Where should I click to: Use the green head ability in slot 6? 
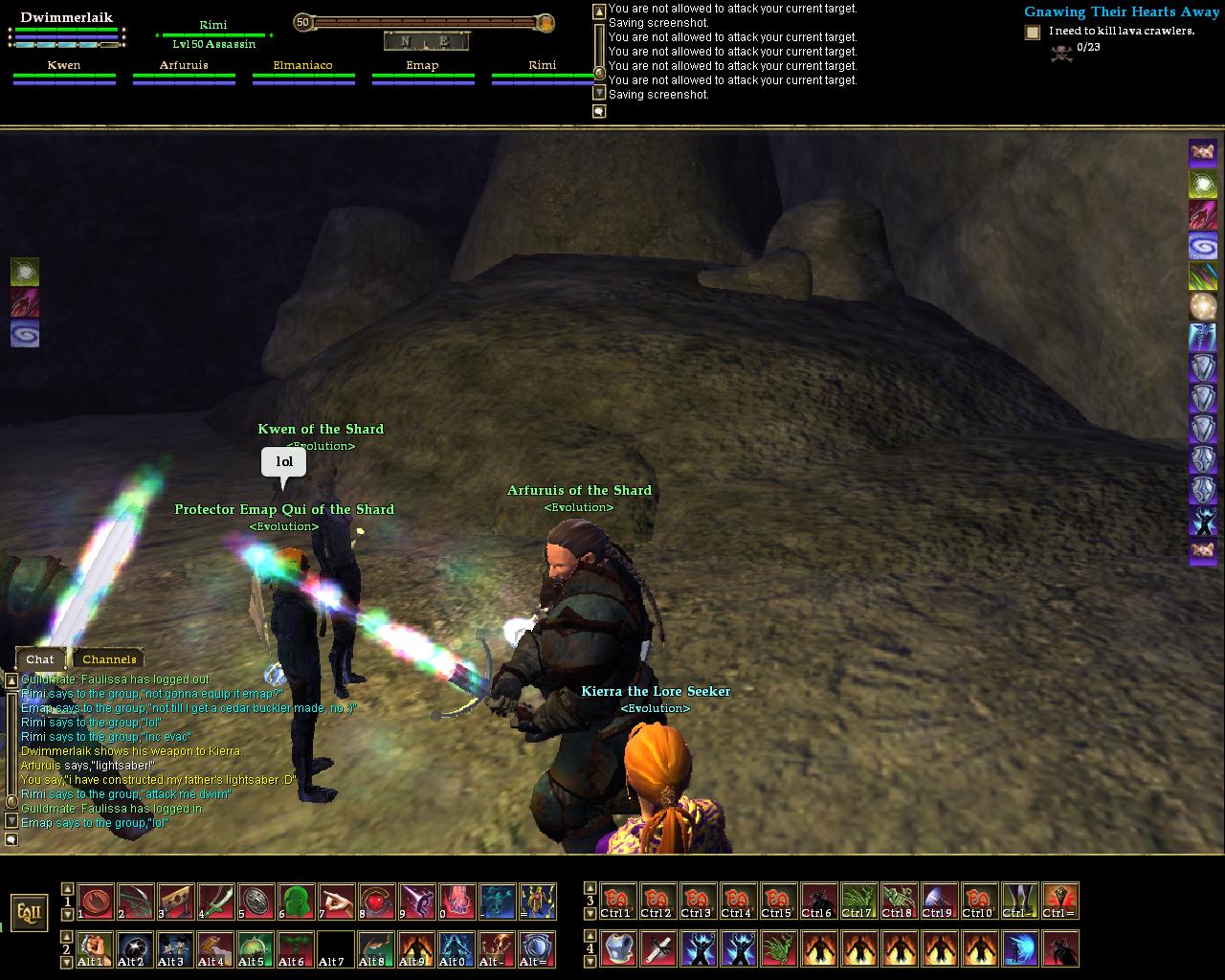pos(296,902)
